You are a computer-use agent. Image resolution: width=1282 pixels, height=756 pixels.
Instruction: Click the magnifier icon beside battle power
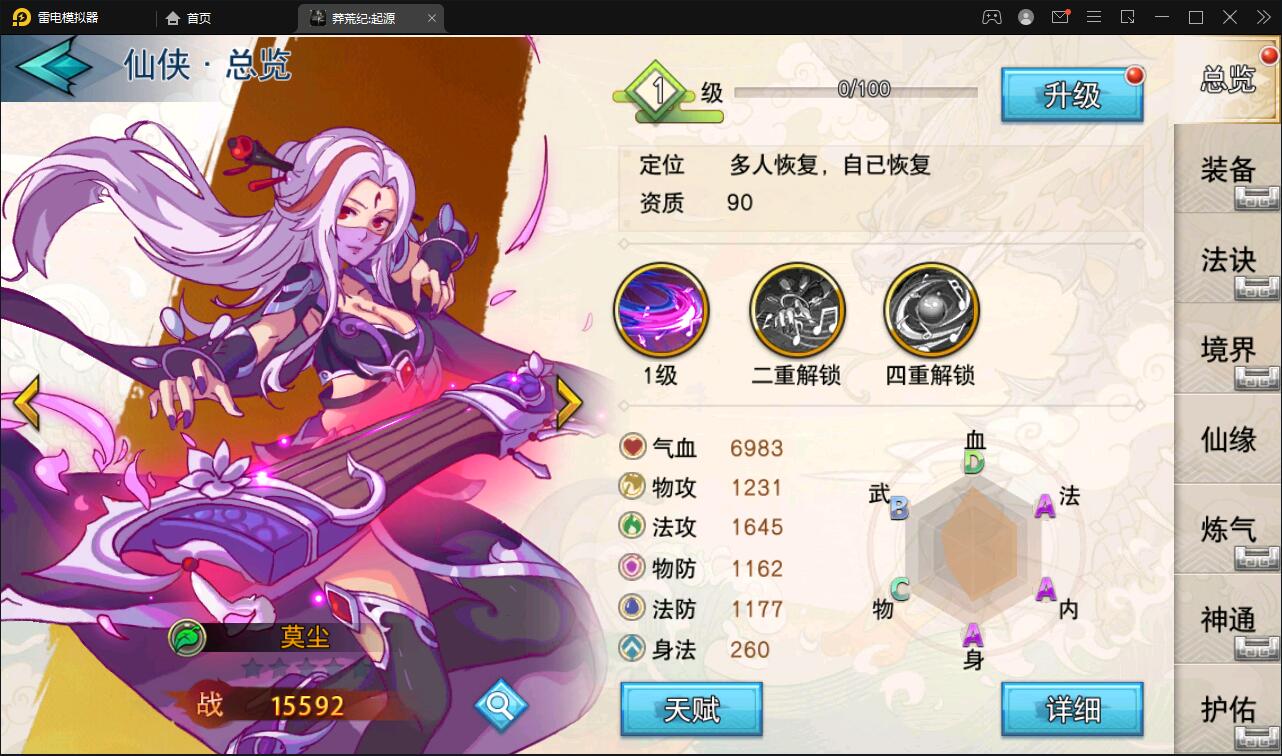click(500, 703)
